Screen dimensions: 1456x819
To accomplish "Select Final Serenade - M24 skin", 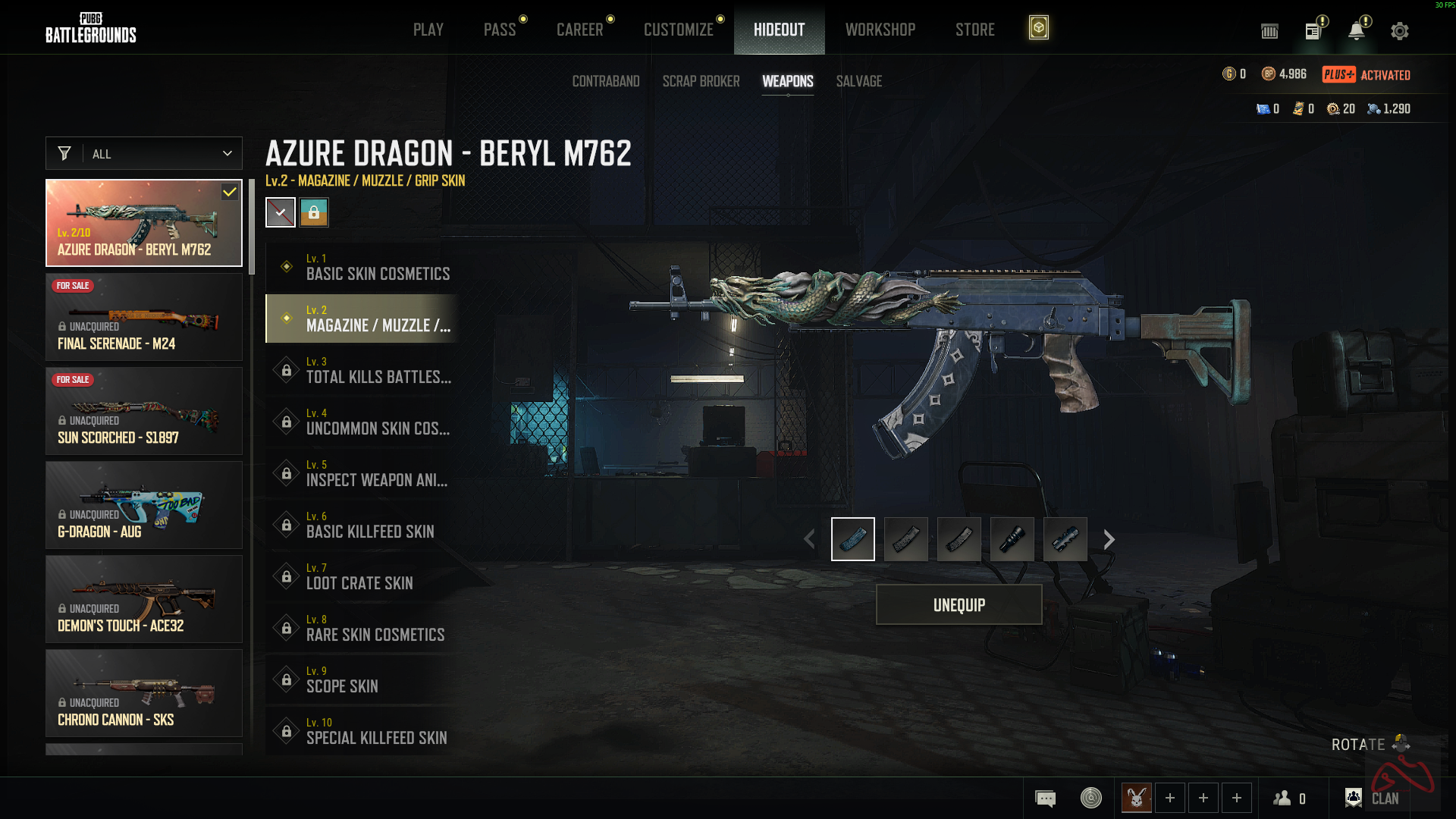I will click(x=144, y=317).
